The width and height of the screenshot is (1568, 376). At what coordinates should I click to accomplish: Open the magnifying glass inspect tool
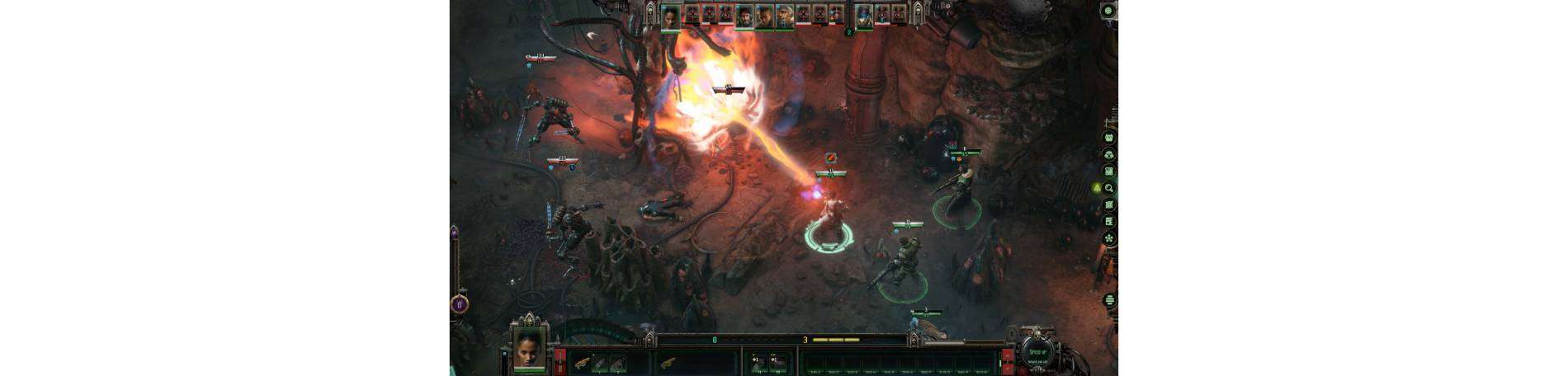pyautogui.click(x=1109, y=188)
